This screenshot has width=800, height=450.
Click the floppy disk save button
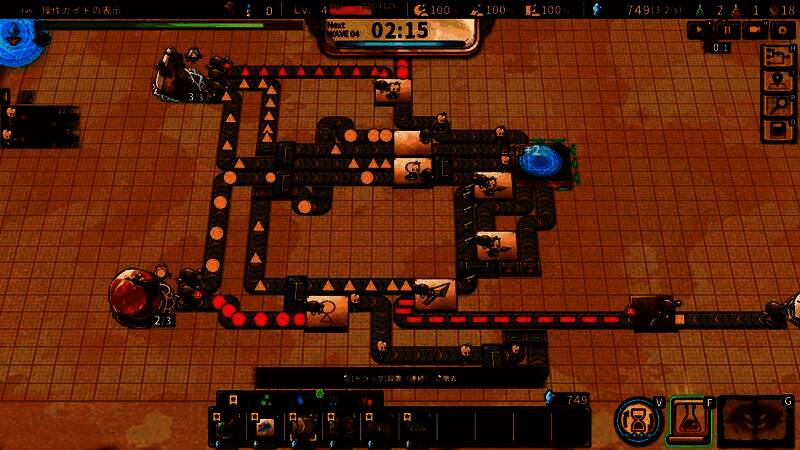click(777, 129)
